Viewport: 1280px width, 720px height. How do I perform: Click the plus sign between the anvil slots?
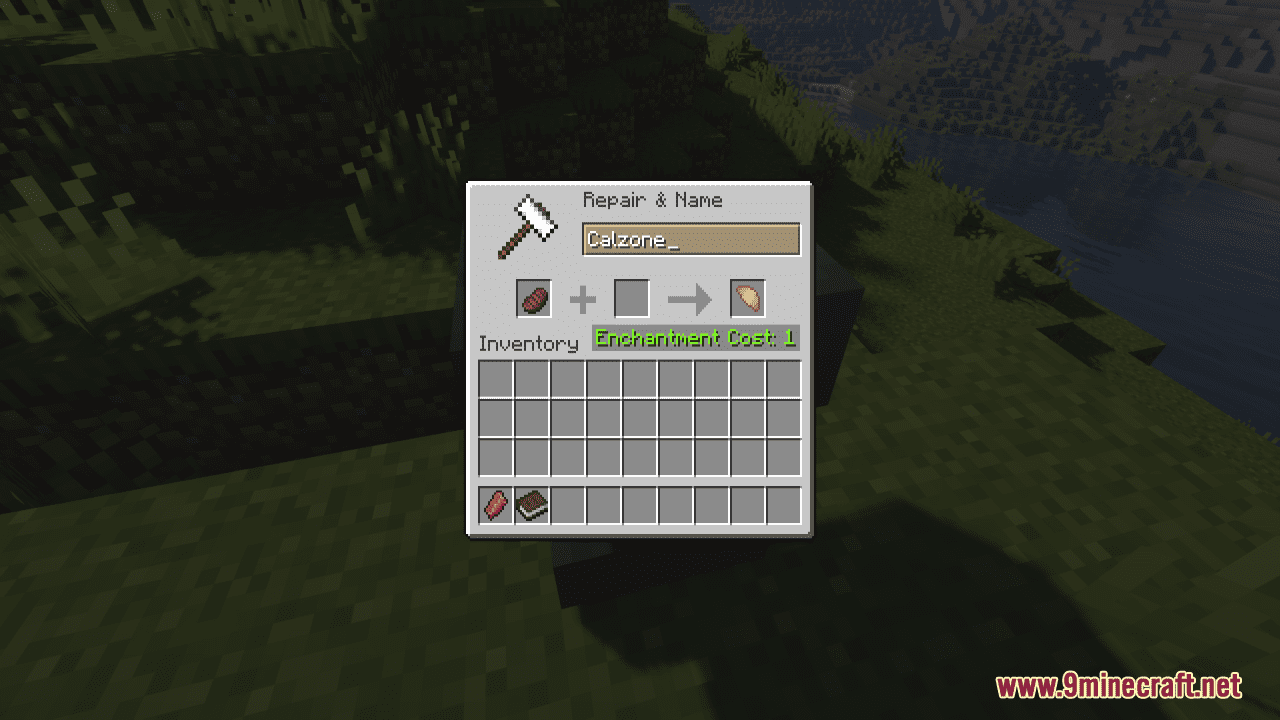(581, 299)
